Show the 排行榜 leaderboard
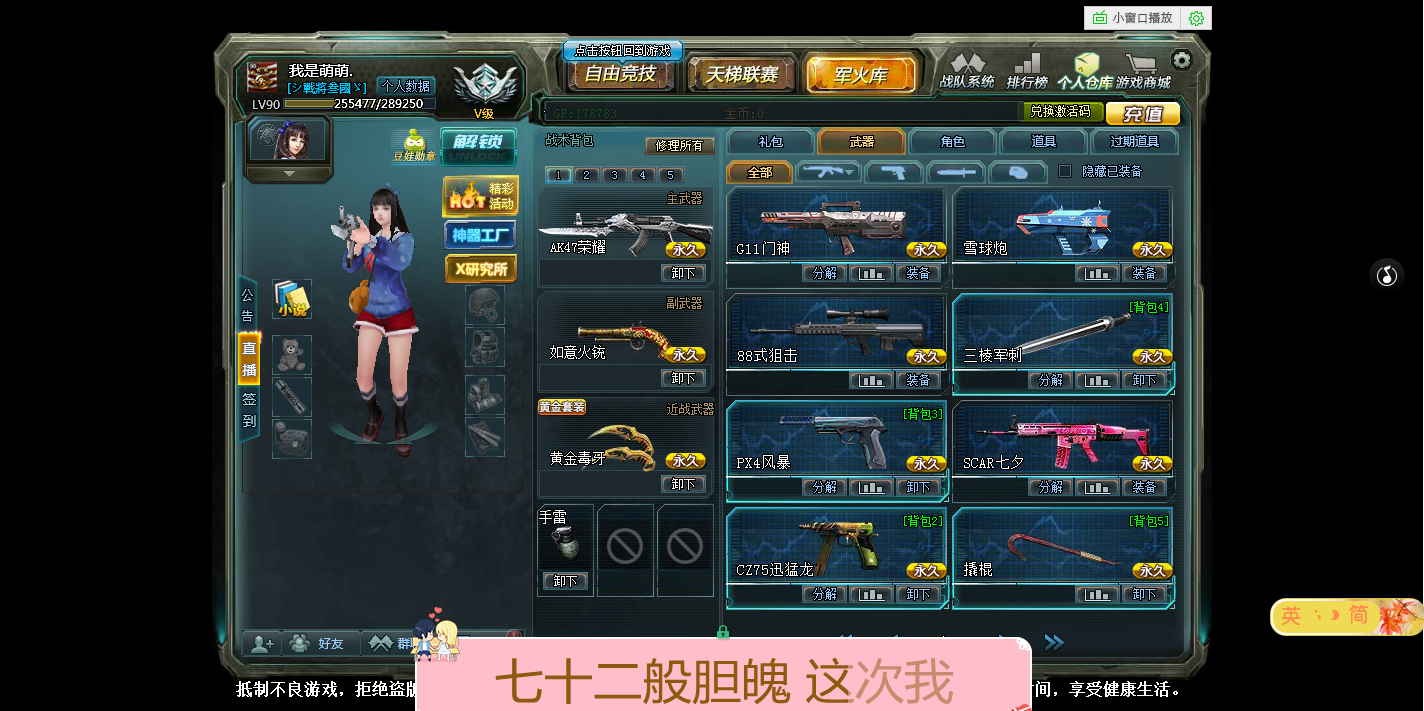 (x=1027, y=72)
